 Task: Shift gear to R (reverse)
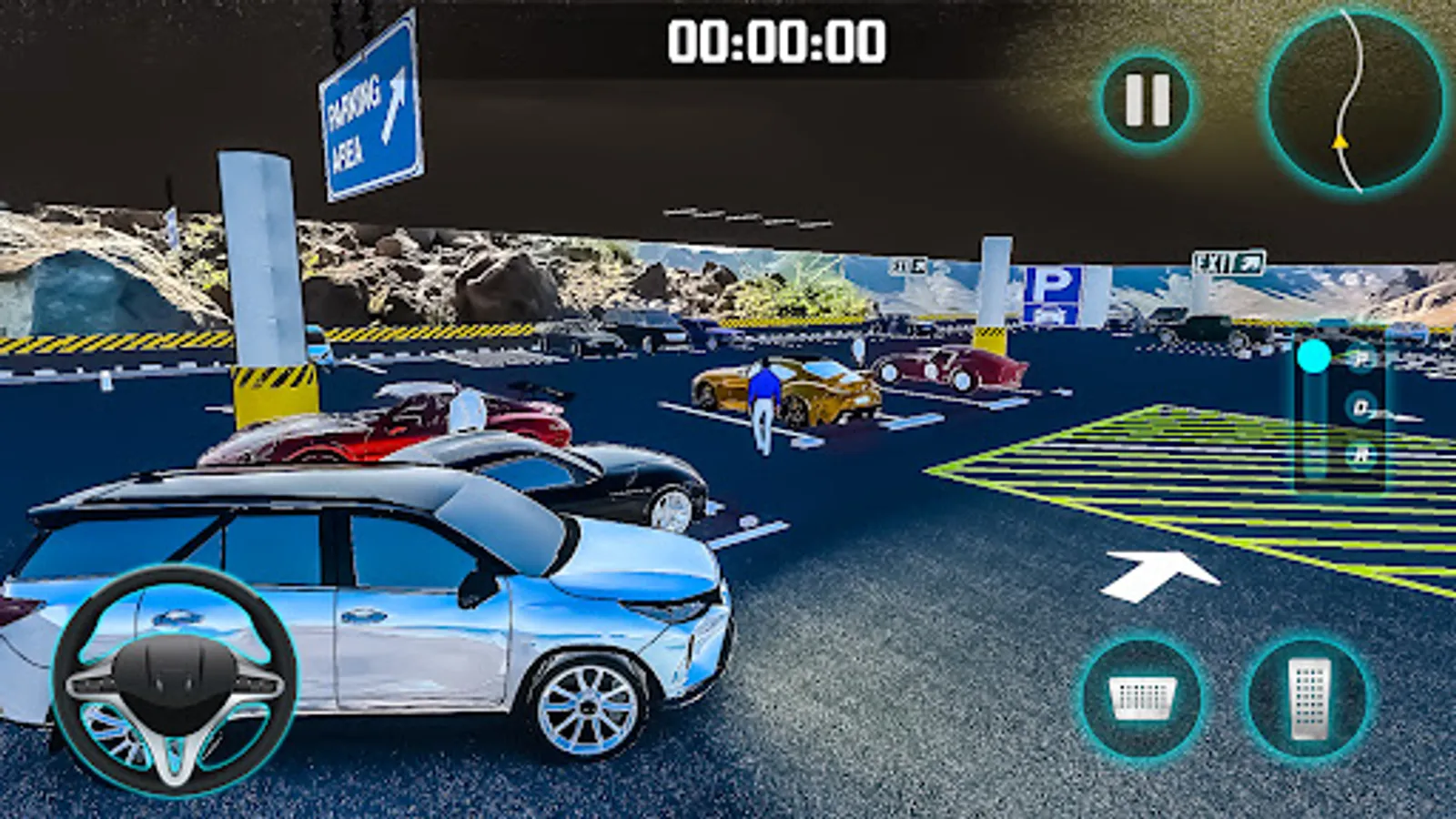tap(1361, 455)
